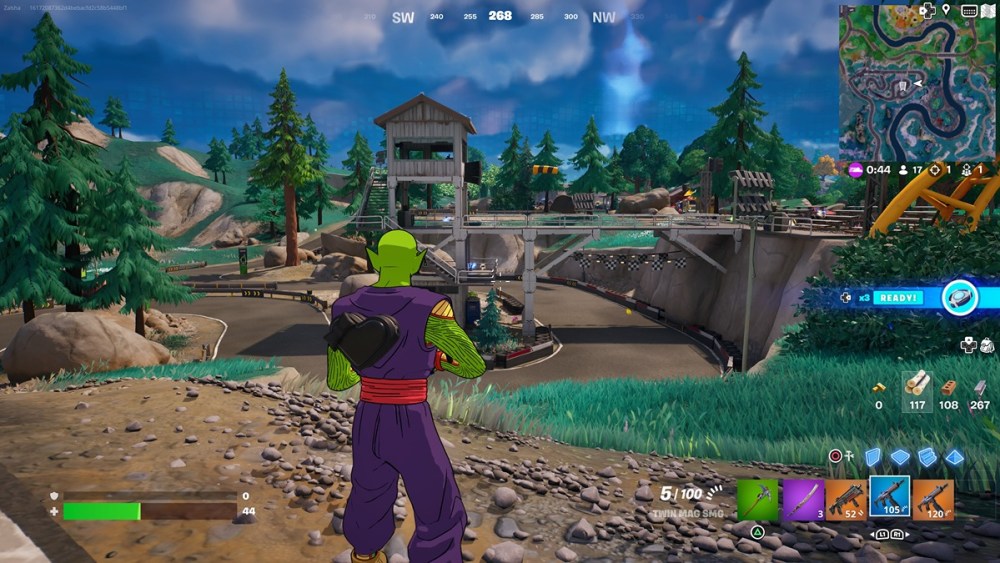Image resolution: width=1000 pixels, height=563 pixels.
Task: Click the map marker pin icon
Action: [x=946, y=11]
